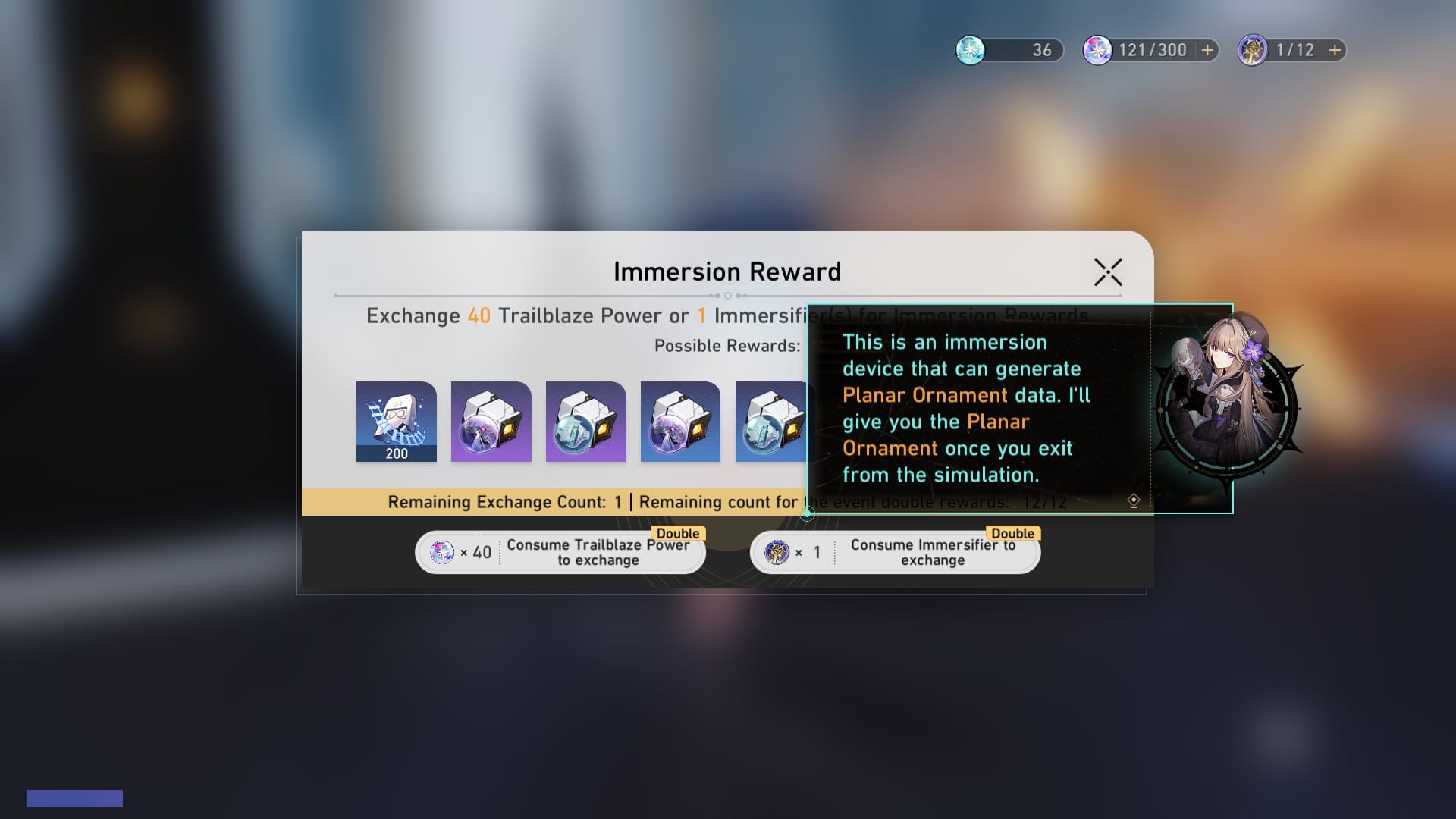Click the Trailblaze Power icon in top bar
The image size is (1456, 819).
(1097, 50)
